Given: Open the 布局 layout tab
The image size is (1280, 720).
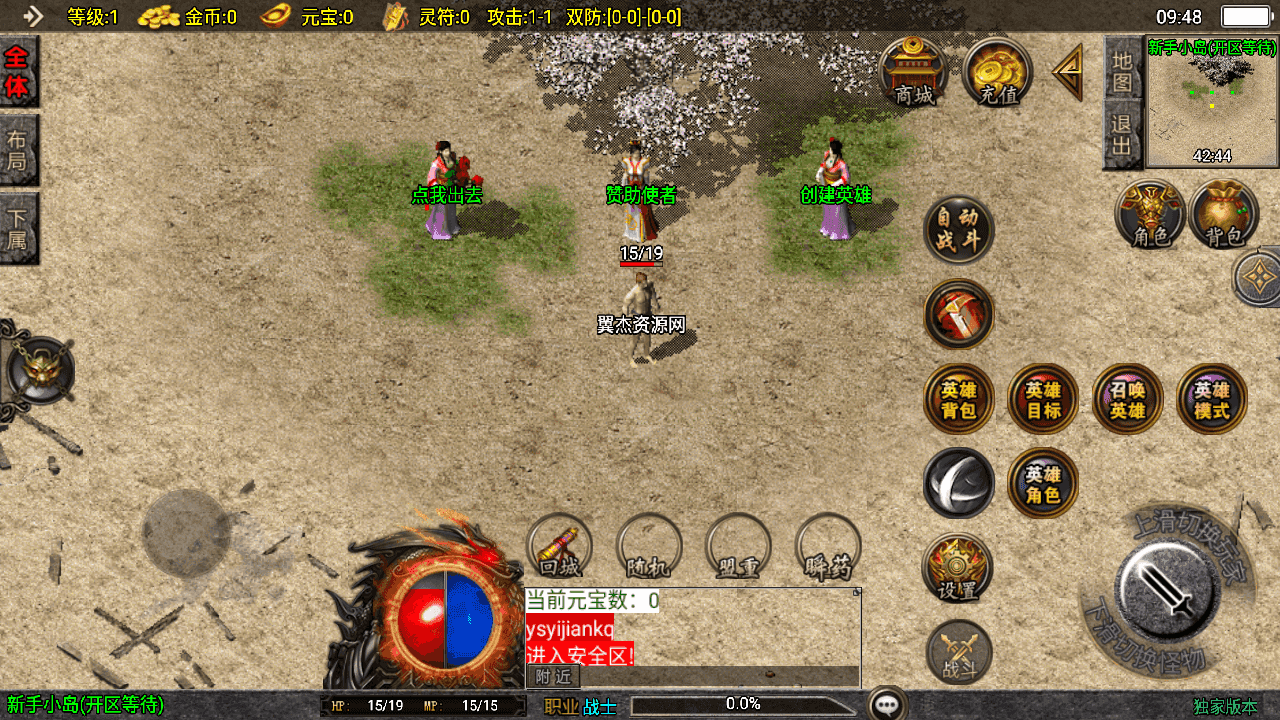Looking at the screenshot, I should tap(18, 150).
